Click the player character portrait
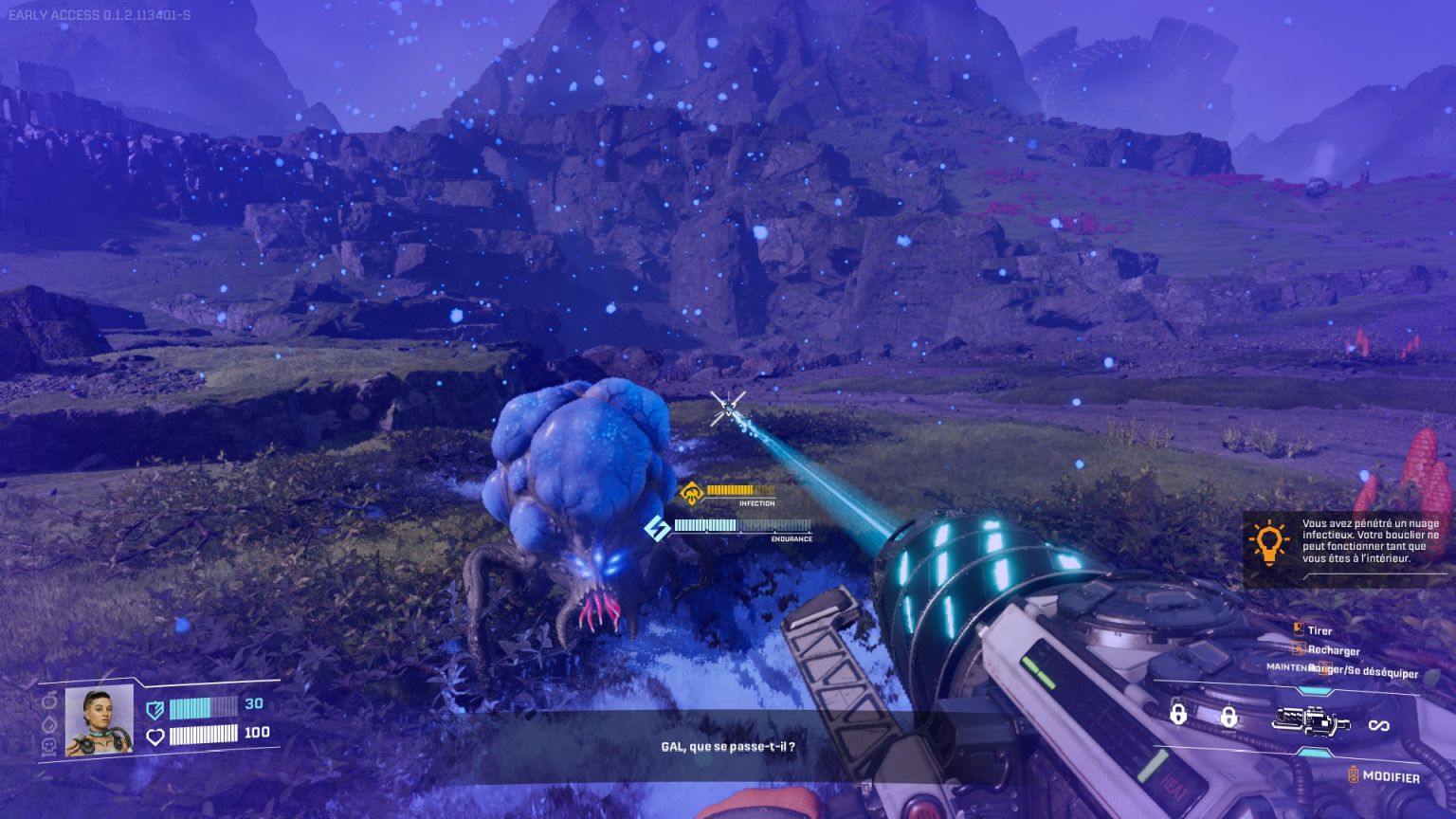This screenshot has height=819, width=1456. [99, 720]
